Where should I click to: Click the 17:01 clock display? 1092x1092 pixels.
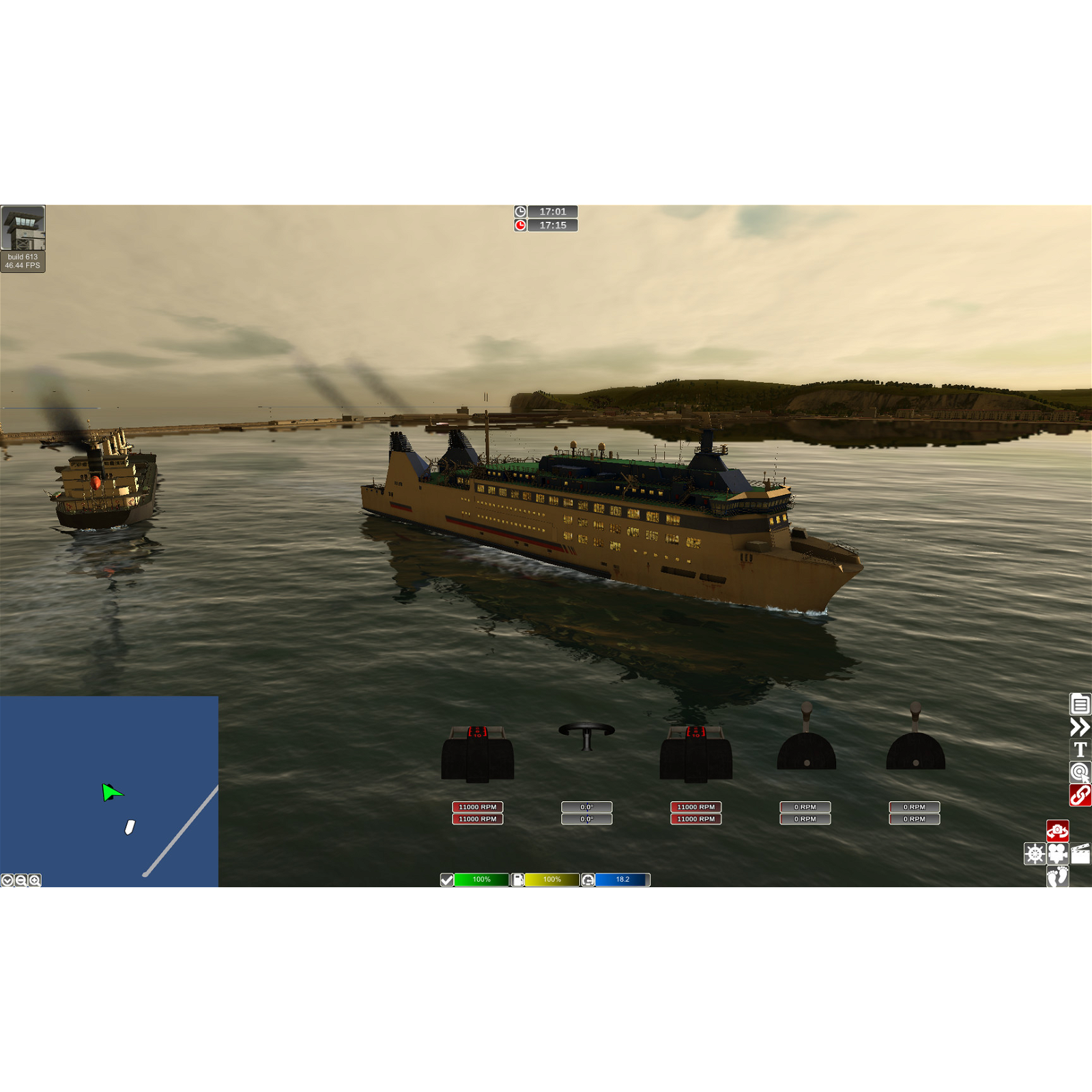[x=554, y=212]
